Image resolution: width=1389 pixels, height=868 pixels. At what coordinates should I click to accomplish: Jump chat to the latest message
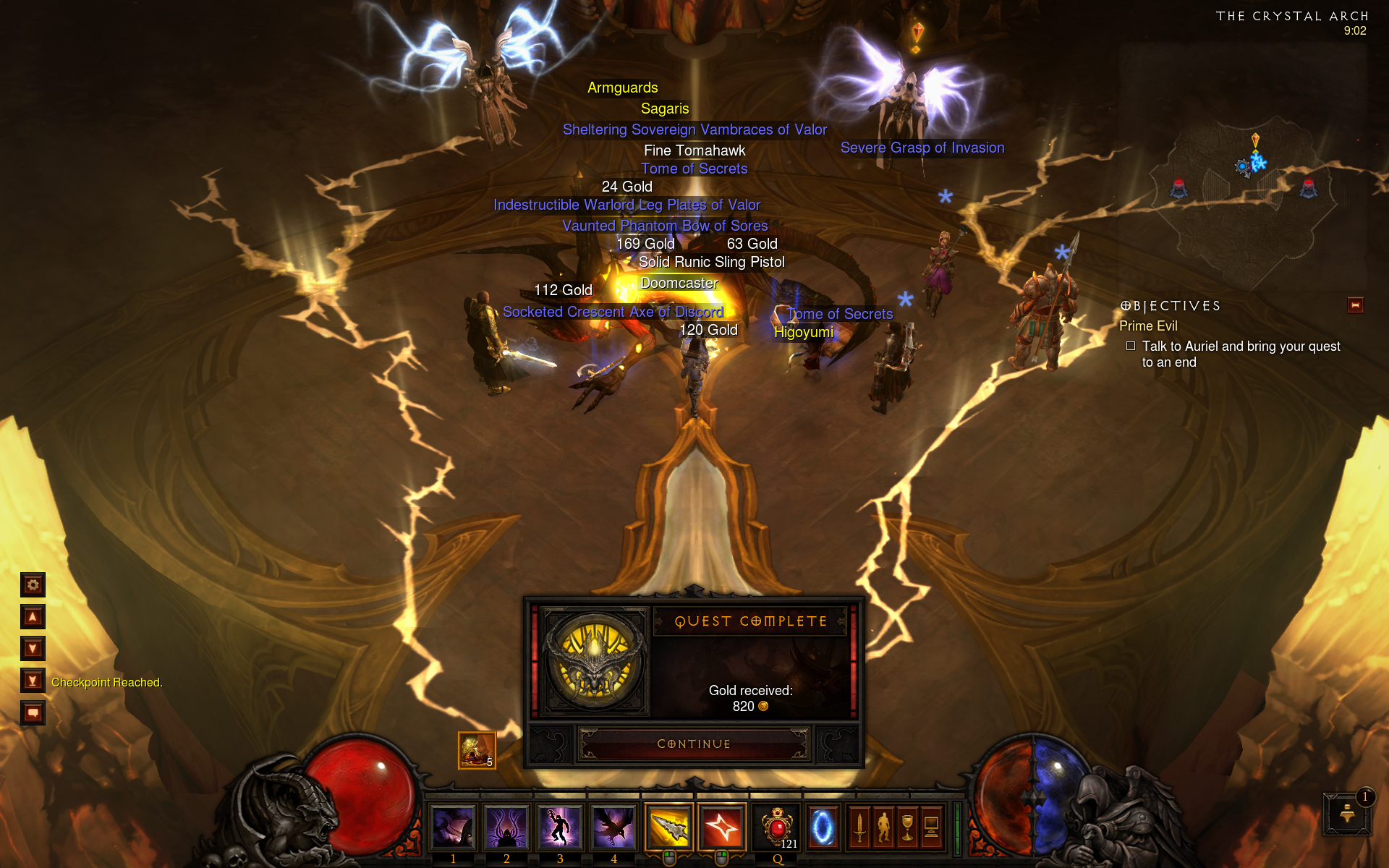33,681
